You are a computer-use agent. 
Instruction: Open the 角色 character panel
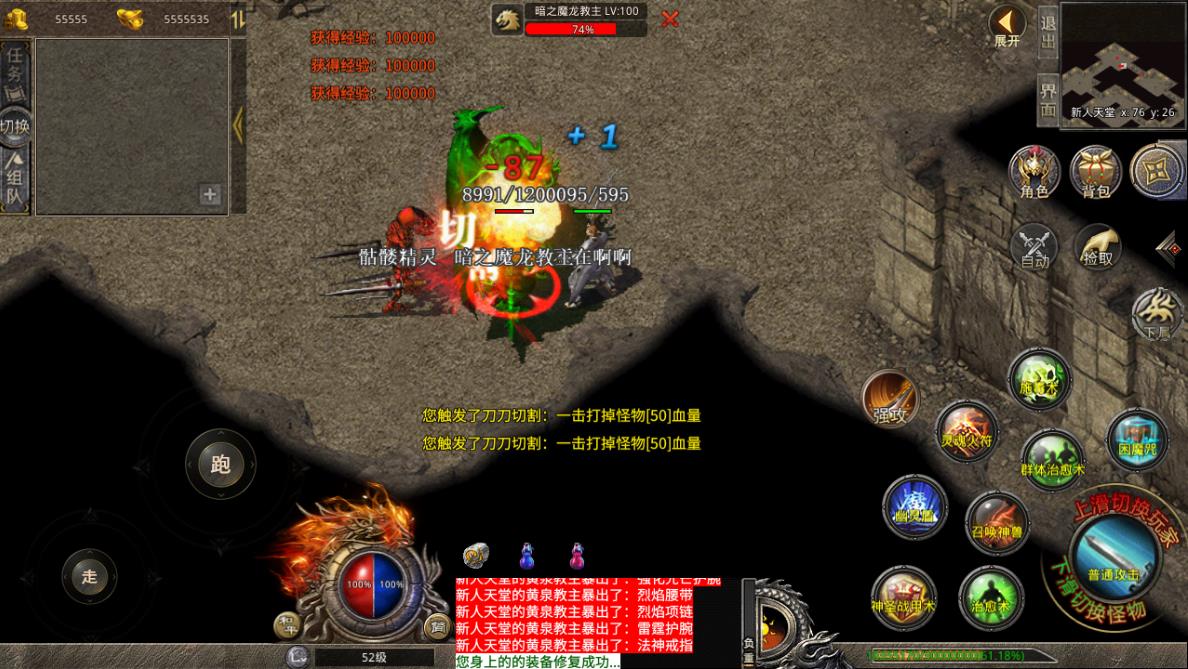[x=1034, y=172]
